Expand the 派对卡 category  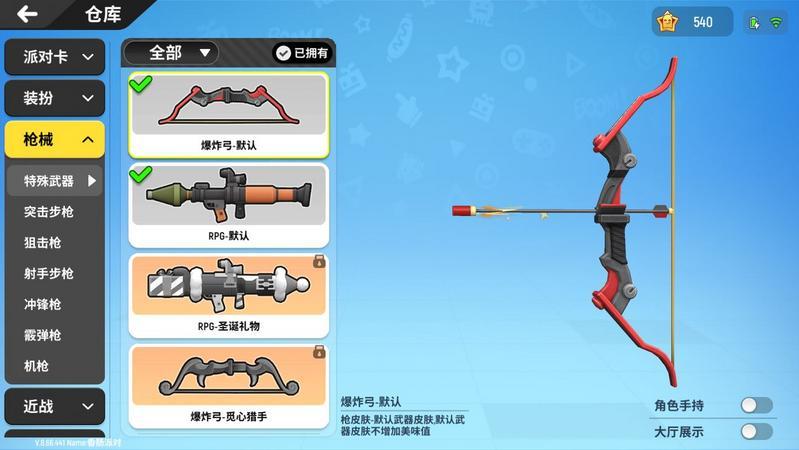55,57
